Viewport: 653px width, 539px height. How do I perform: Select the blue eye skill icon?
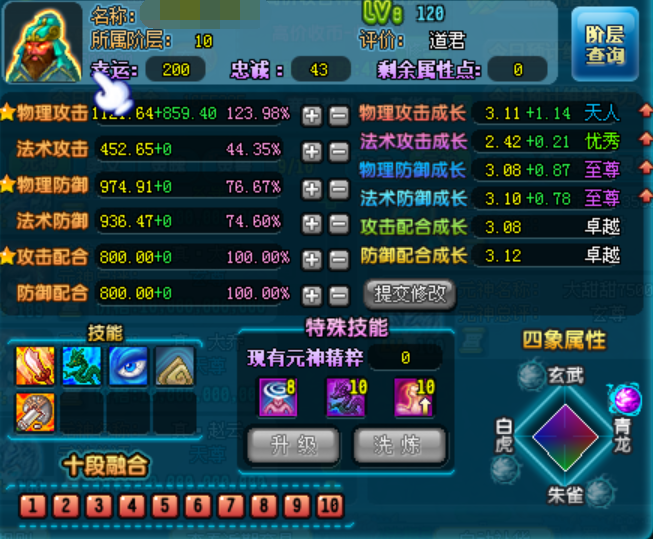point(128,367)
